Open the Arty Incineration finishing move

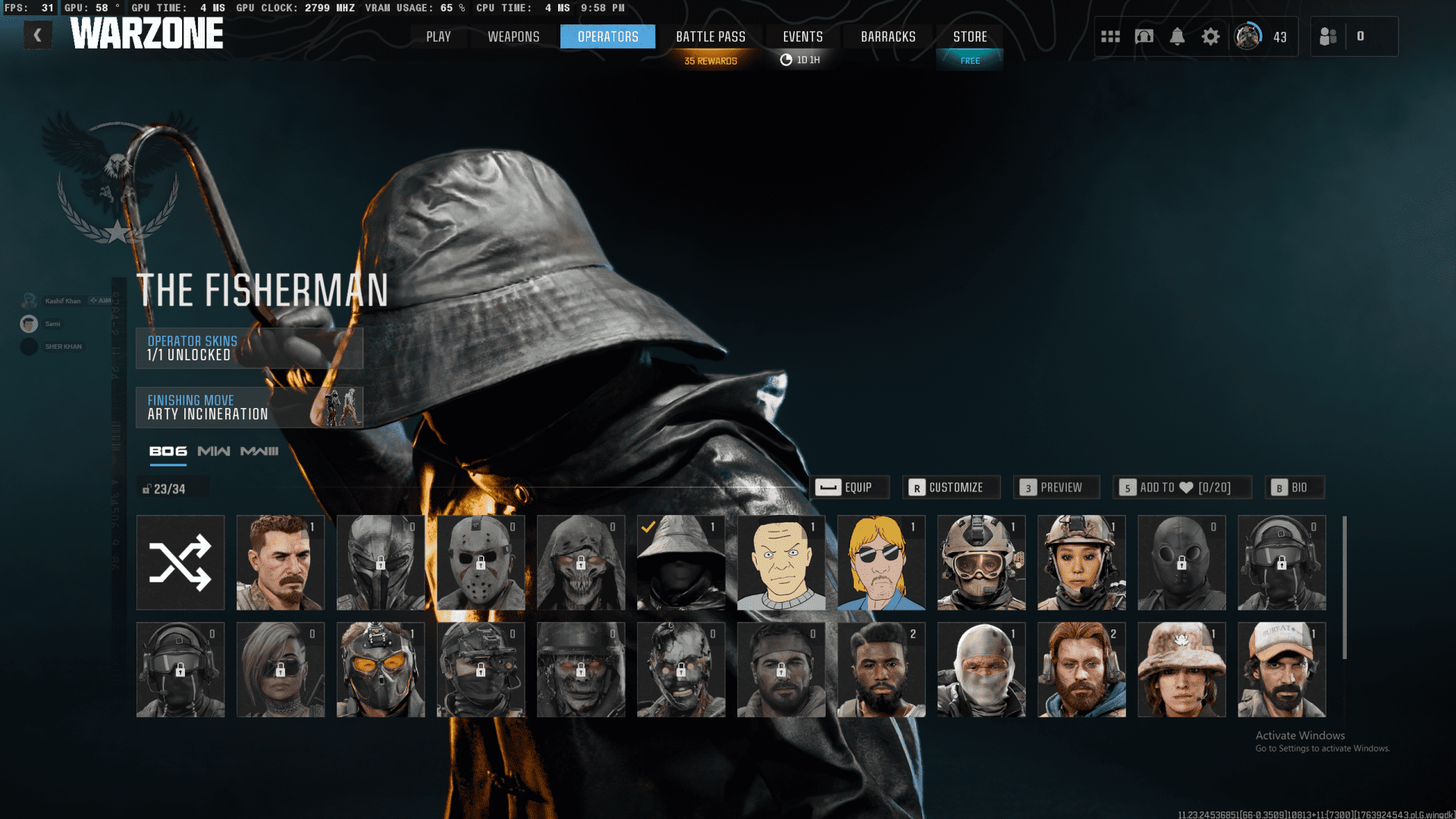(x=249, y=406)
